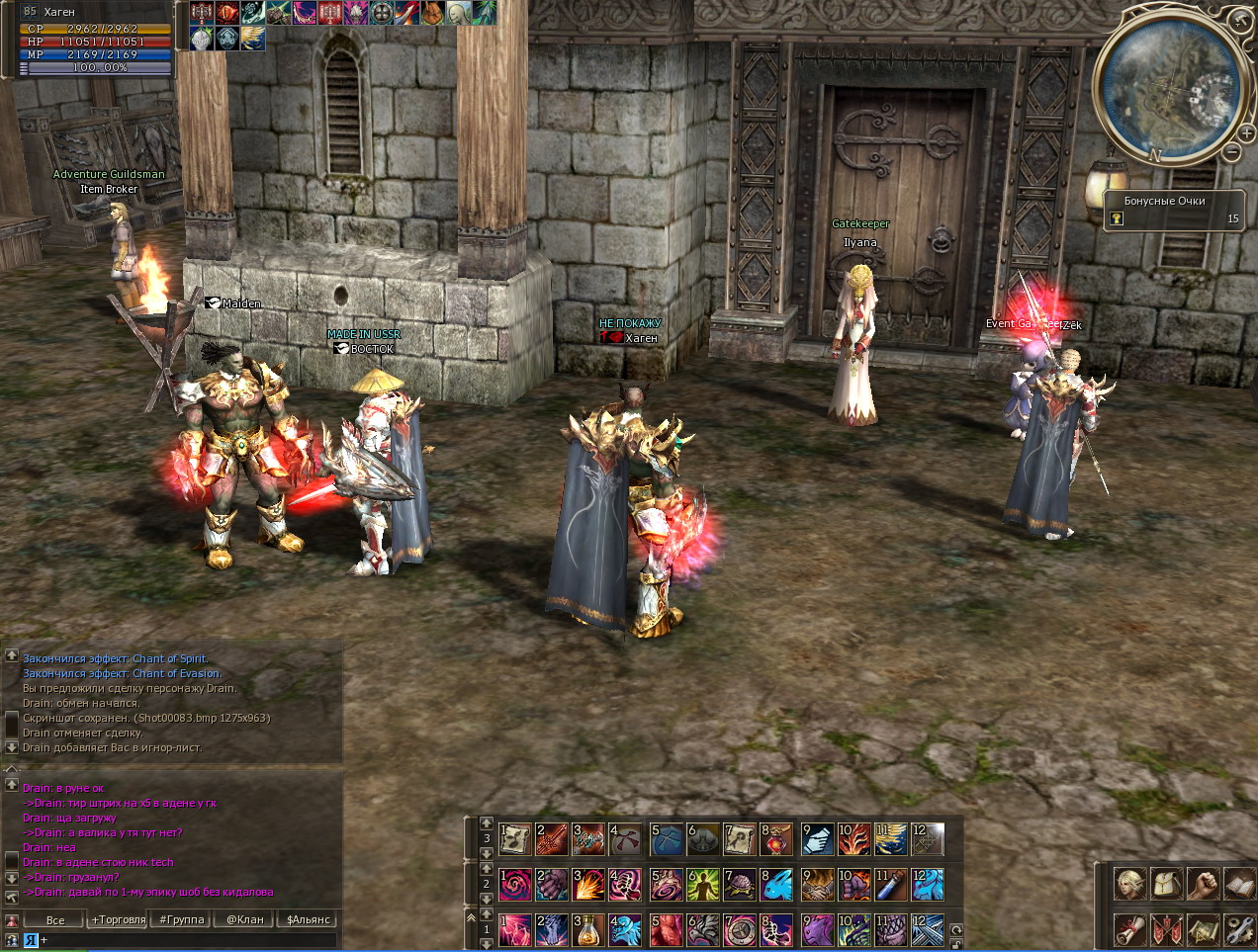Open the clan banners menu

pos(1167,929)
